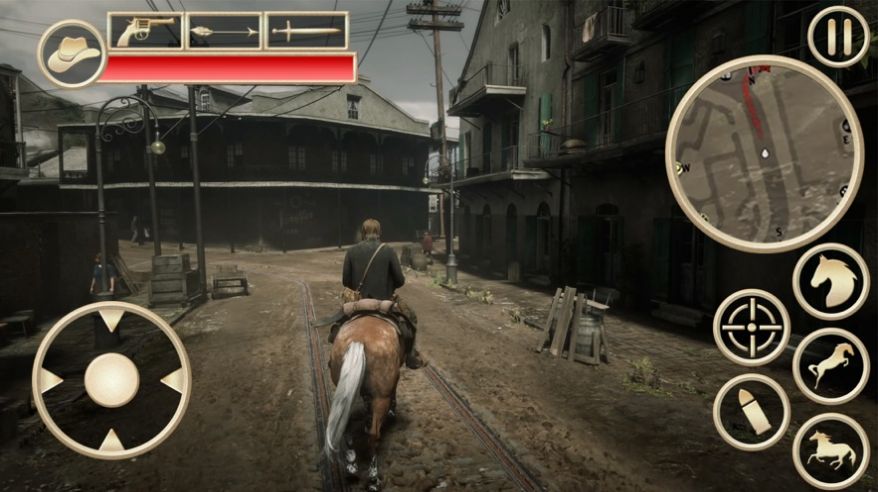Tap the rearing horse button
Screen dimensions: 878x492
(831, 366)
